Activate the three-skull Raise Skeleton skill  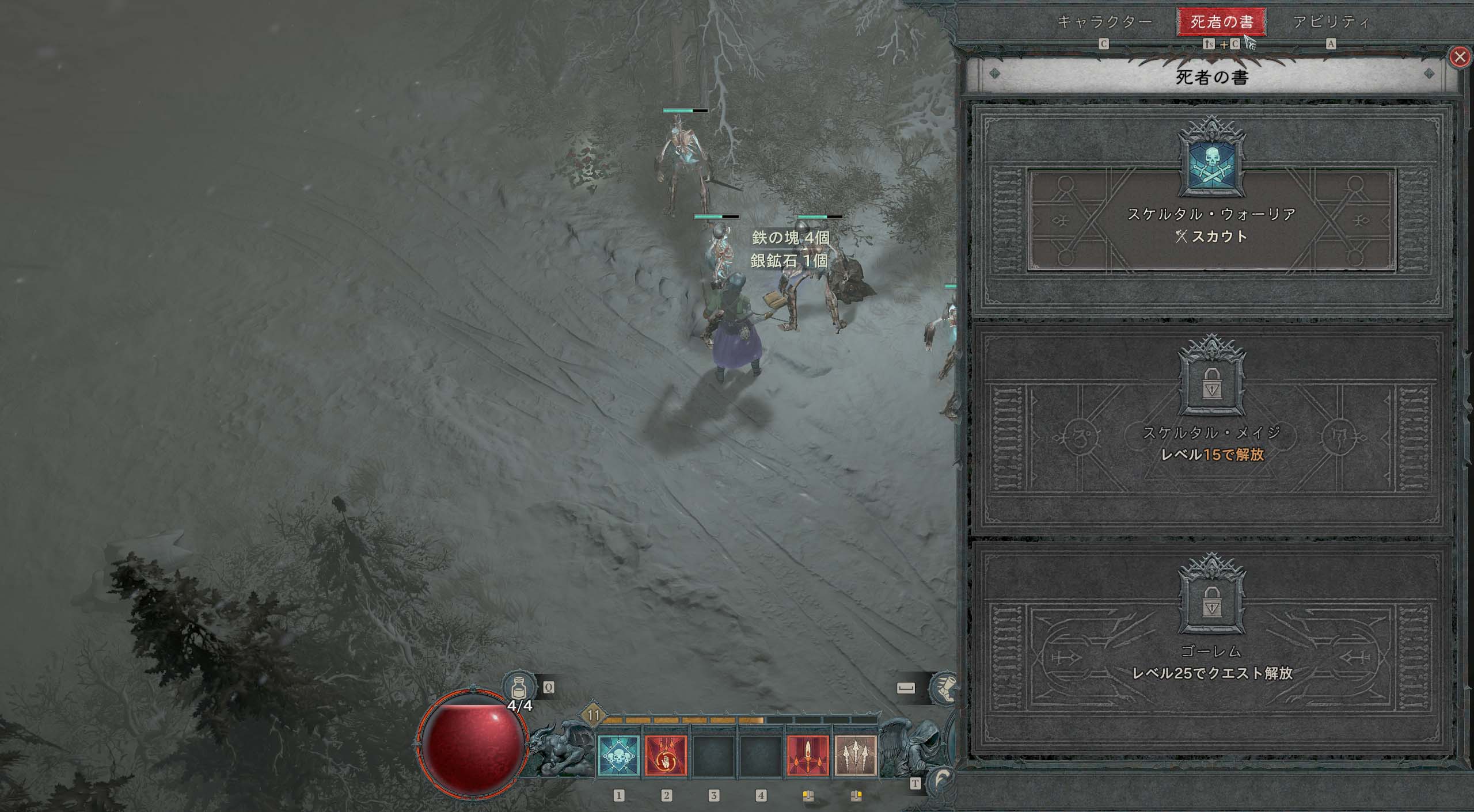click(x=619, y=756)
